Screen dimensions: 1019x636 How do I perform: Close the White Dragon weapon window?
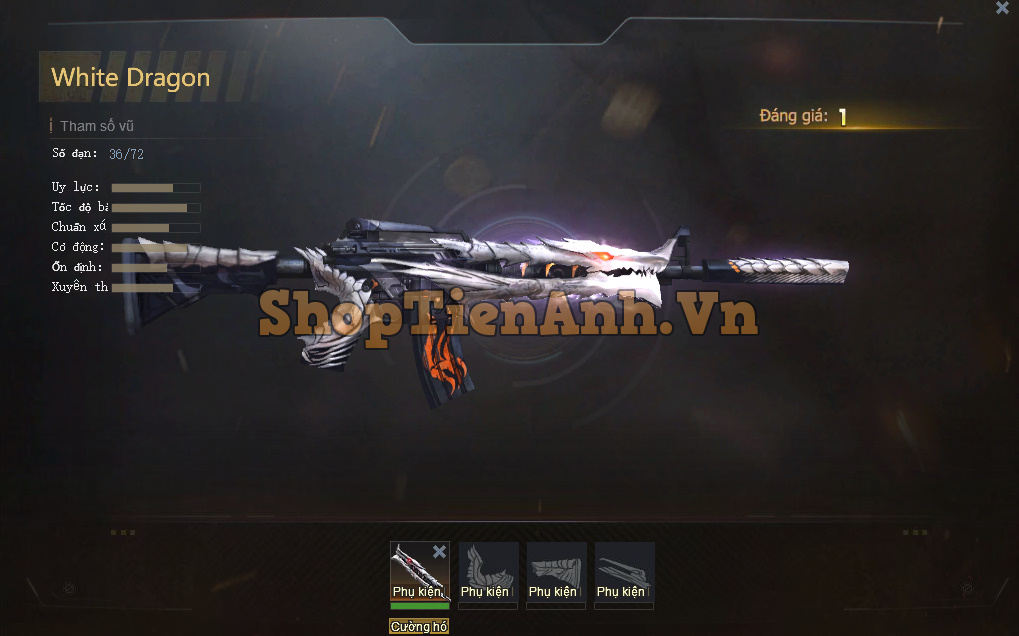tap(1002, 9)
